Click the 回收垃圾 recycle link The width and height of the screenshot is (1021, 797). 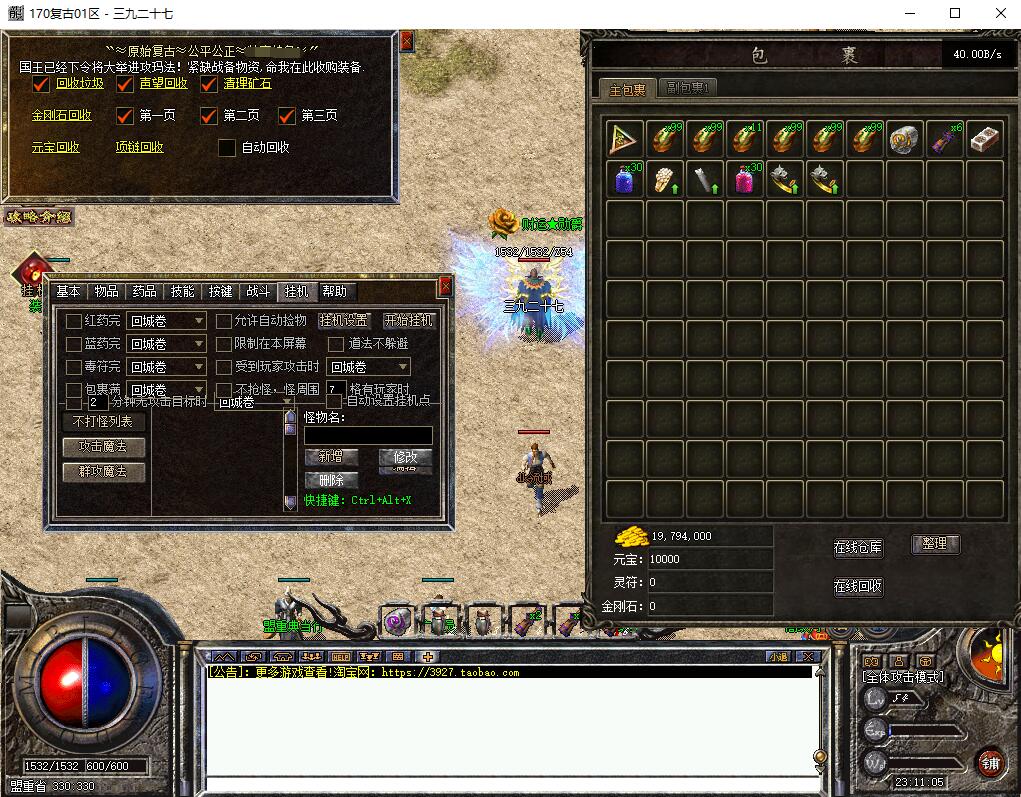(79, 83)
